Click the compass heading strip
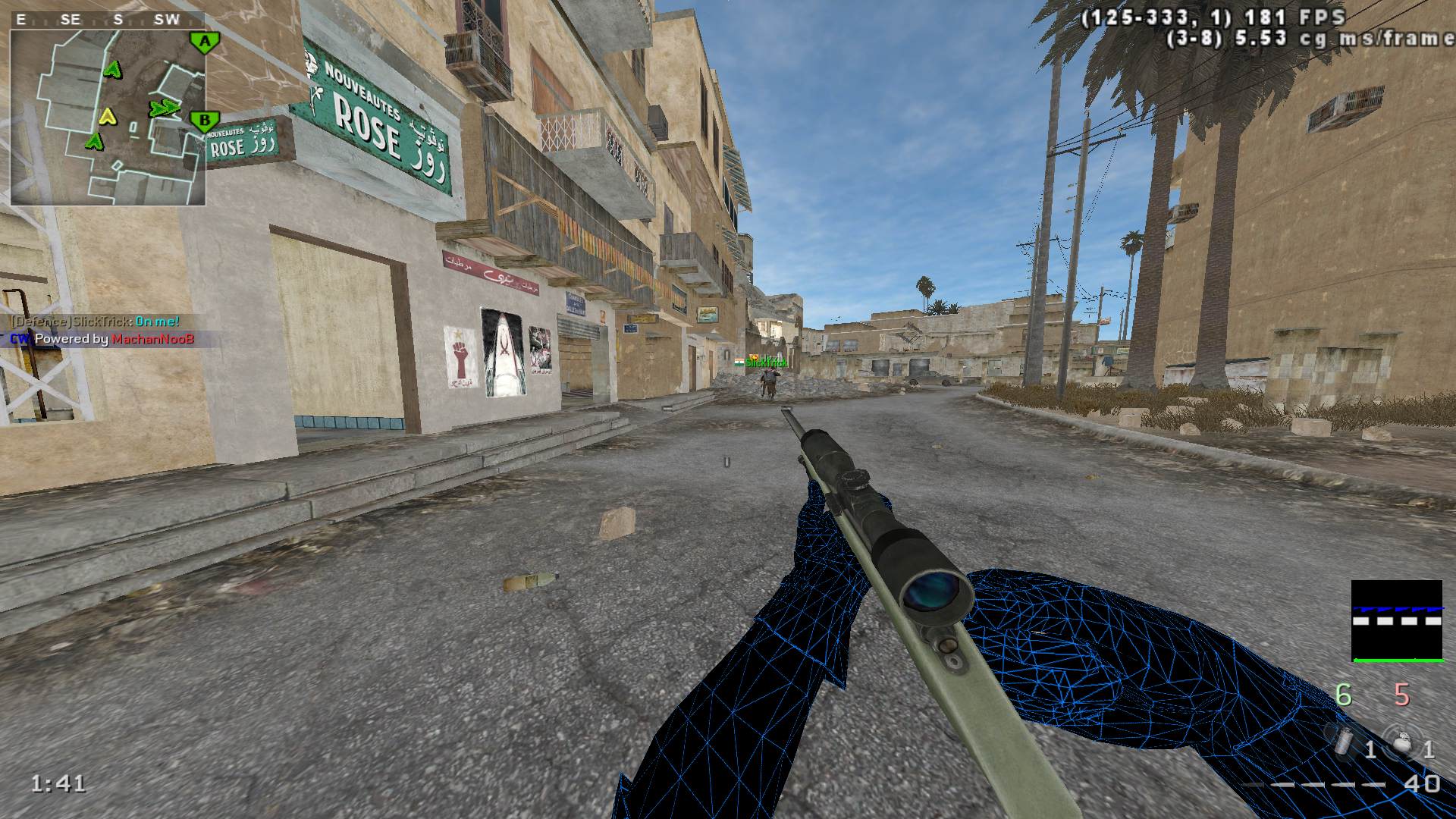The height and width of the screenshot is (819, 1456). [99, 20]
